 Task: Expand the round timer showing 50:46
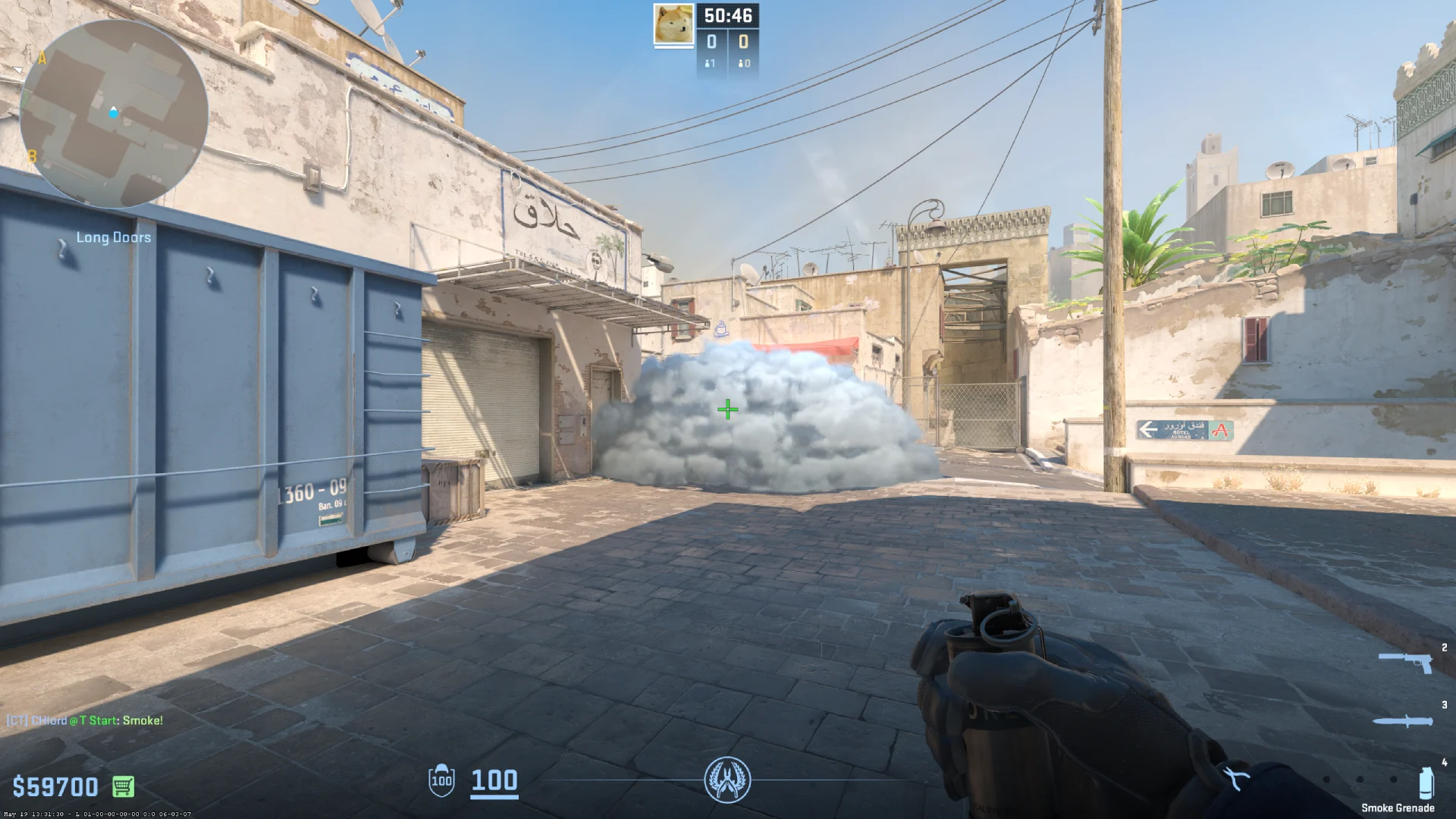pos(730,14)
